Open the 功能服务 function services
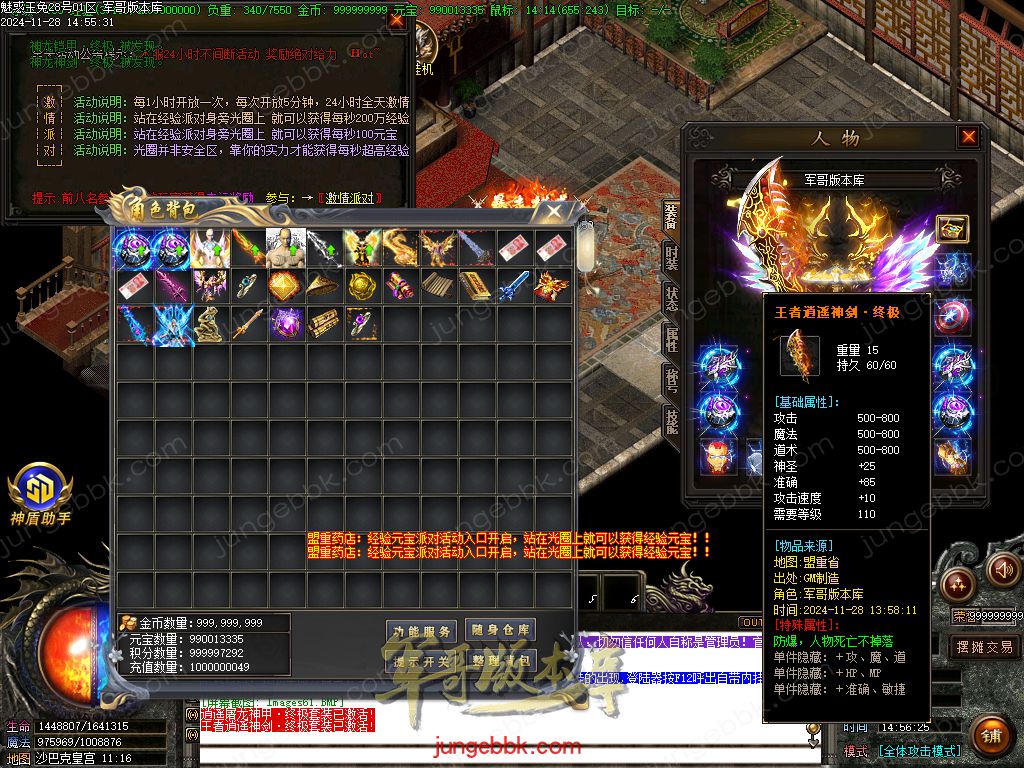Viewport: 1024px width, 768px height. pos(421,631)
